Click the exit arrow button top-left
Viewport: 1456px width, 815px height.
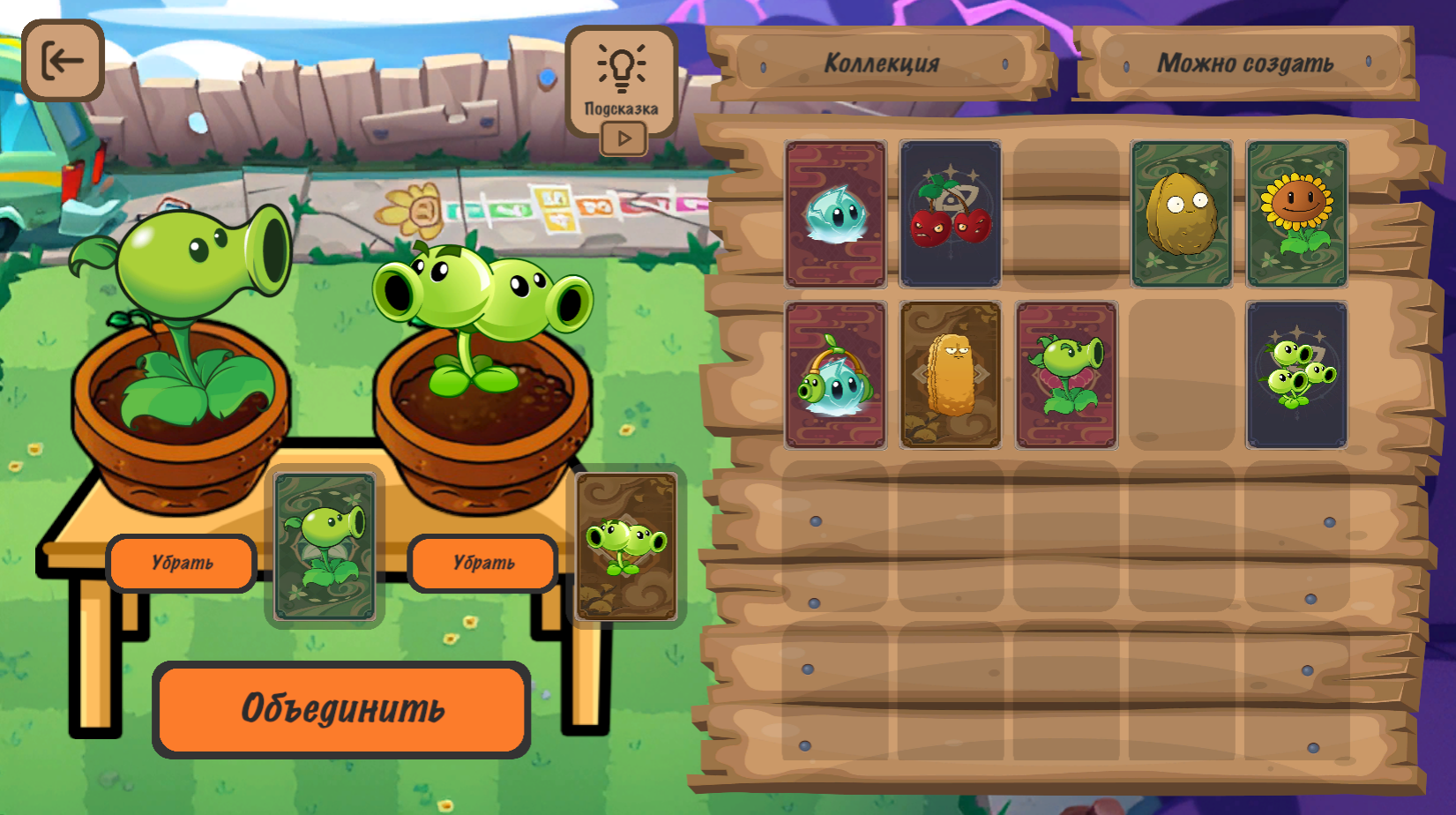[62, 62]
